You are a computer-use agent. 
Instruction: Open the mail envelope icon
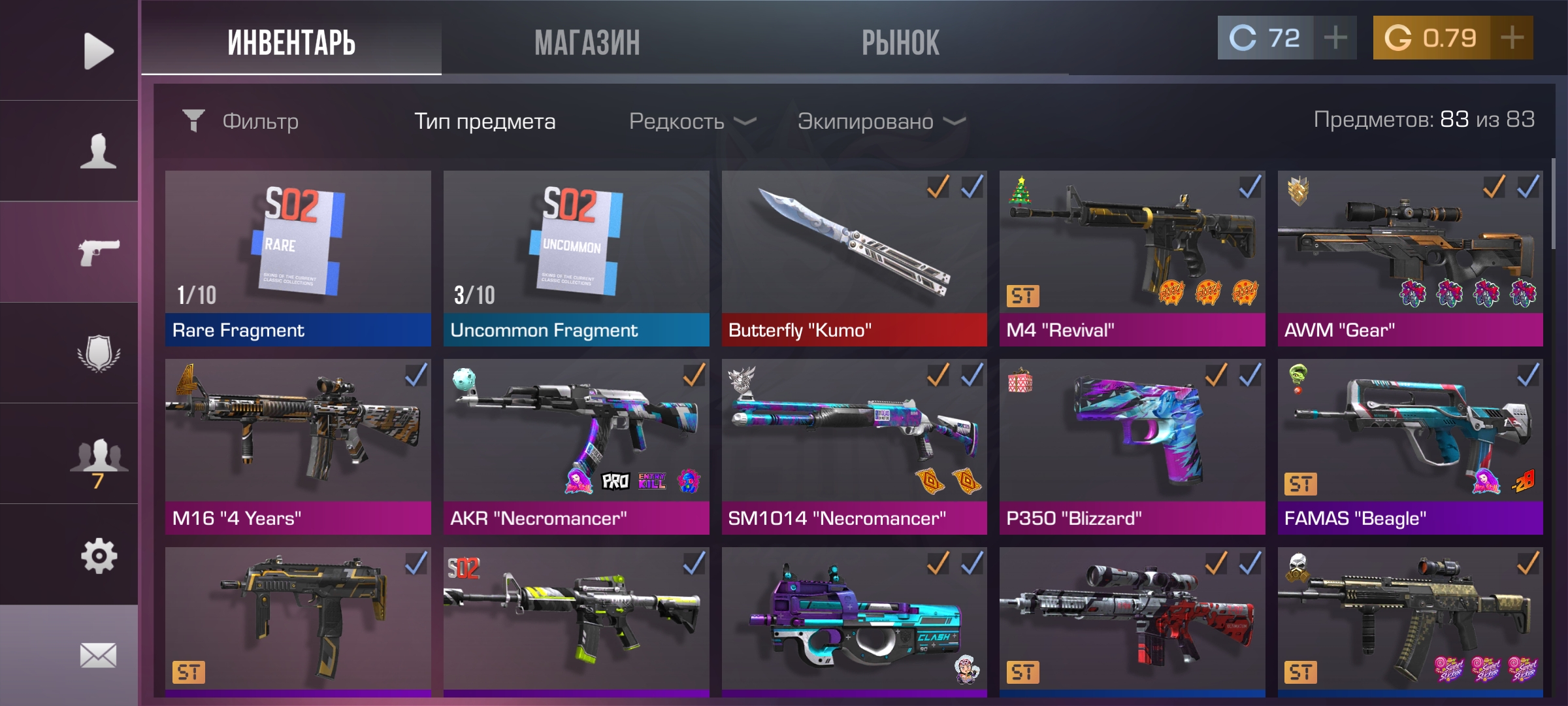click(x=98, y=655)
